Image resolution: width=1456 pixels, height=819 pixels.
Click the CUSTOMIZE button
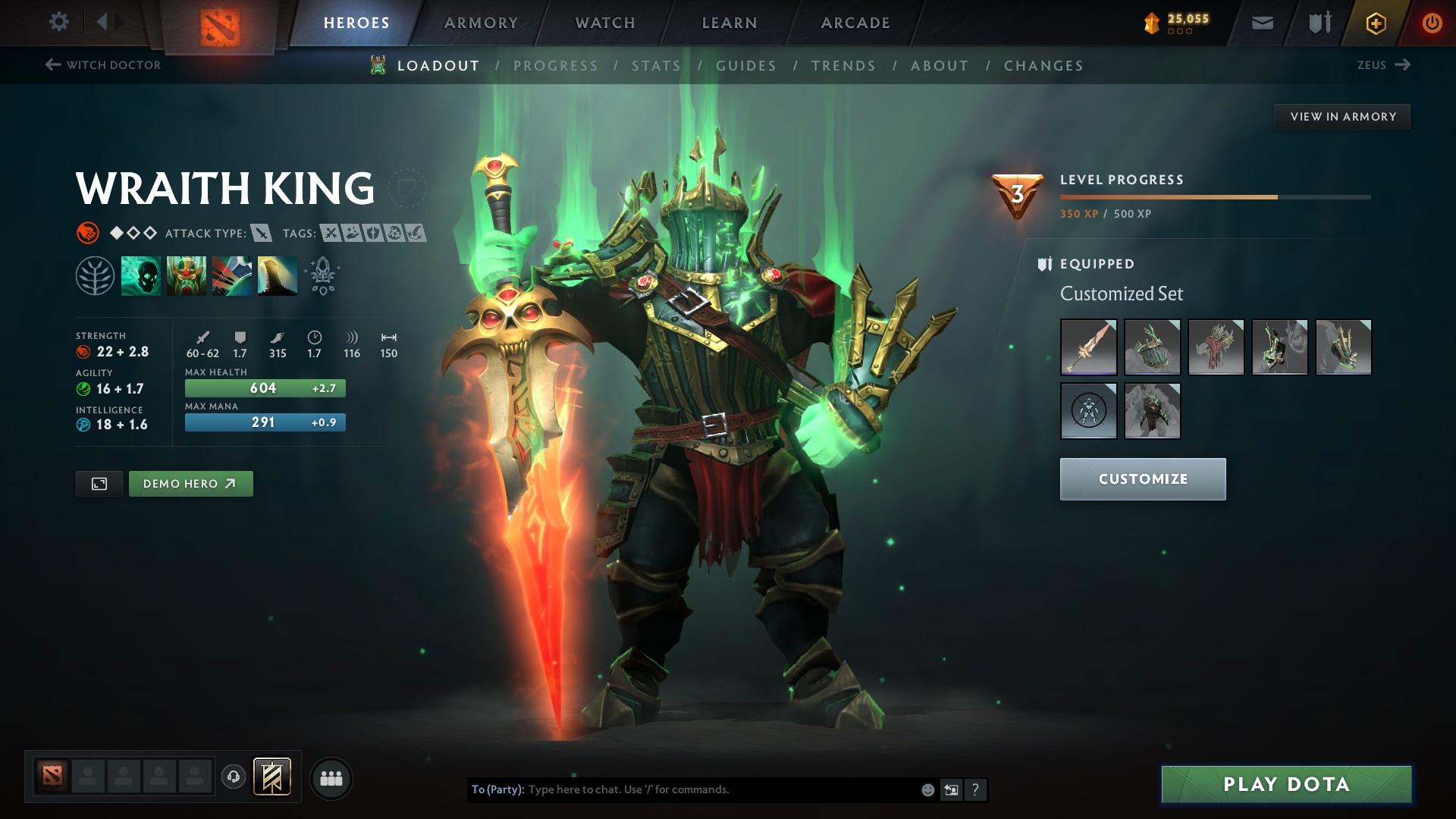click(x=1141, y=479)
